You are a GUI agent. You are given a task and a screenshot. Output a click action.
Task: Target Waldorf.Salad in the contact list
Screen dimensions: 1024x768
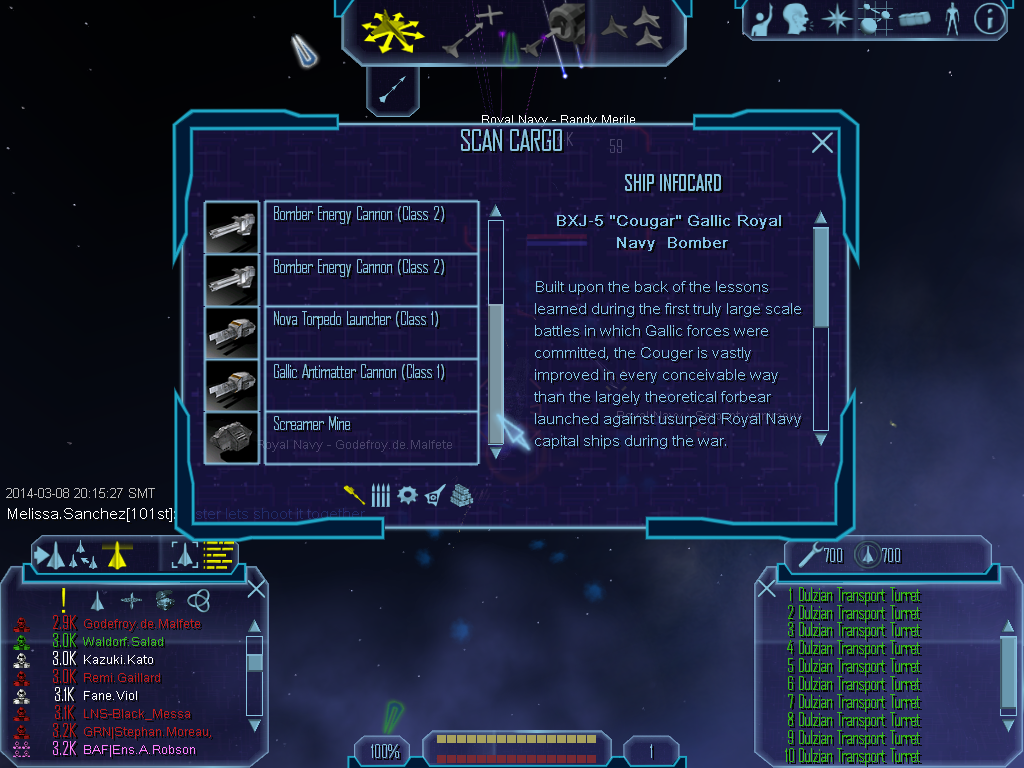click(124, 642)
